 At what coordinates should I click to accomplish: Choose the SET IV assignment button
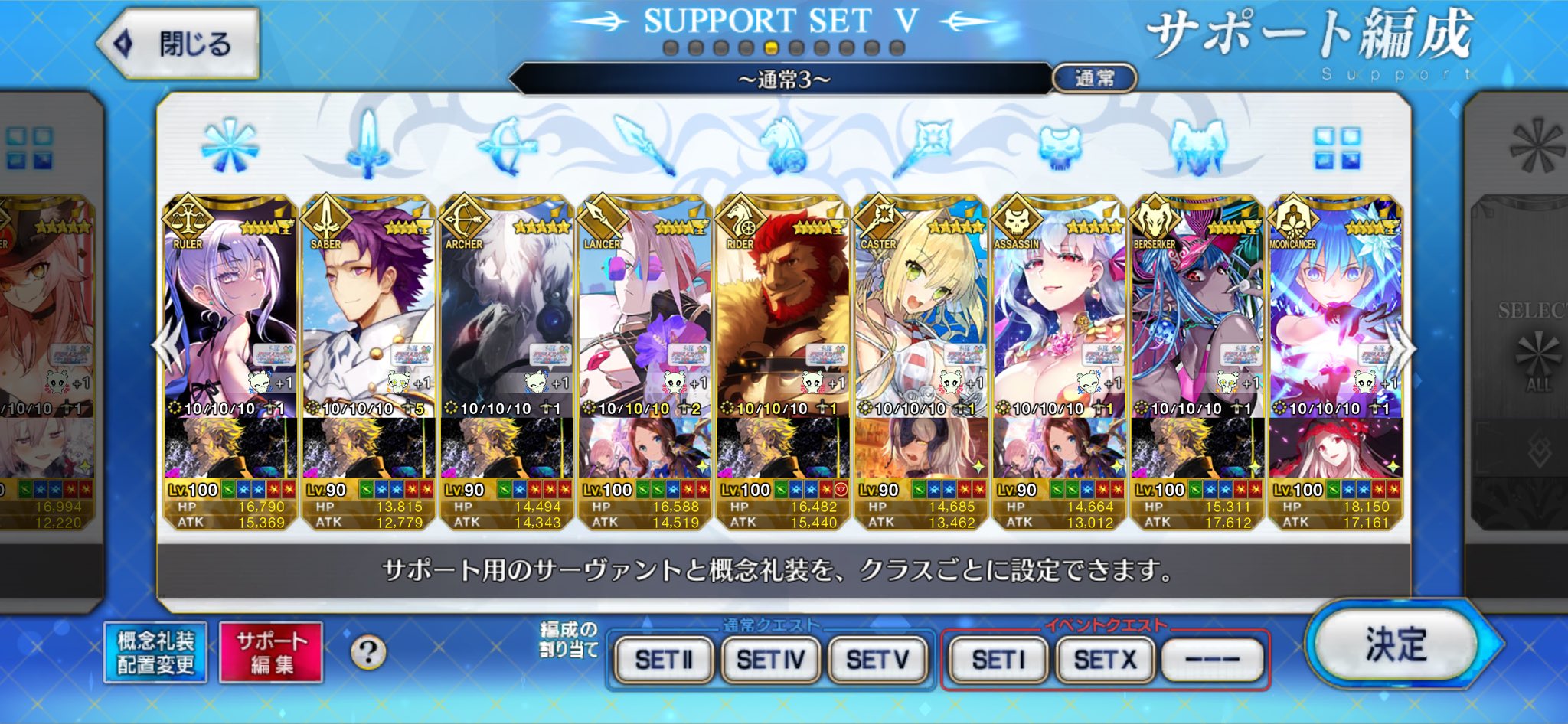(770, 659)
